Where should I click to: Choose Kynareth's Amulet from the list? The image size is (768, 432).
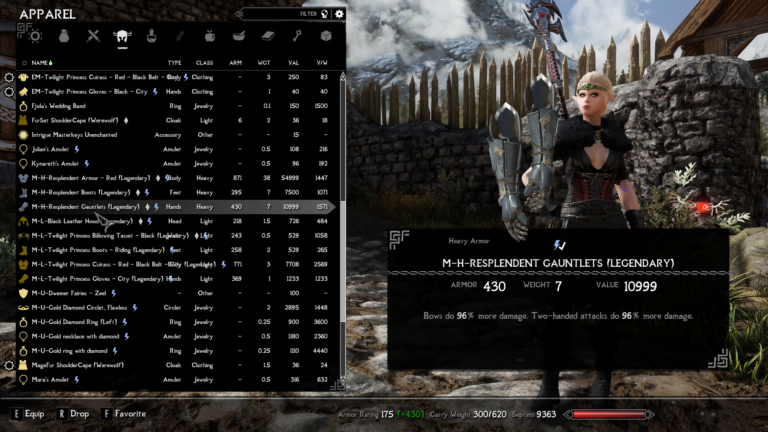coord(61,163)
